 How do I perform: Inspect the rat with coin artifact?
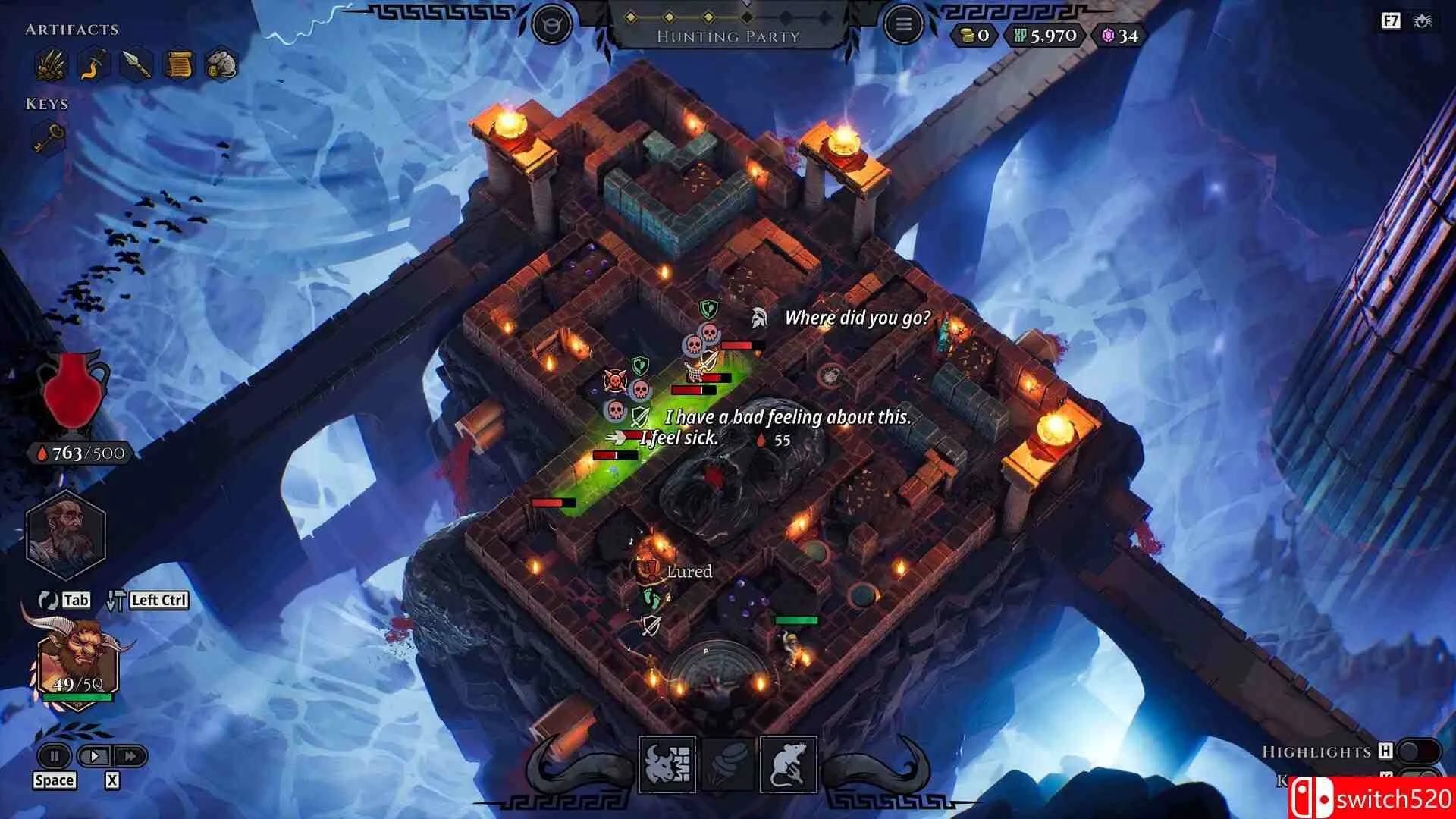(x=221, y=65)
